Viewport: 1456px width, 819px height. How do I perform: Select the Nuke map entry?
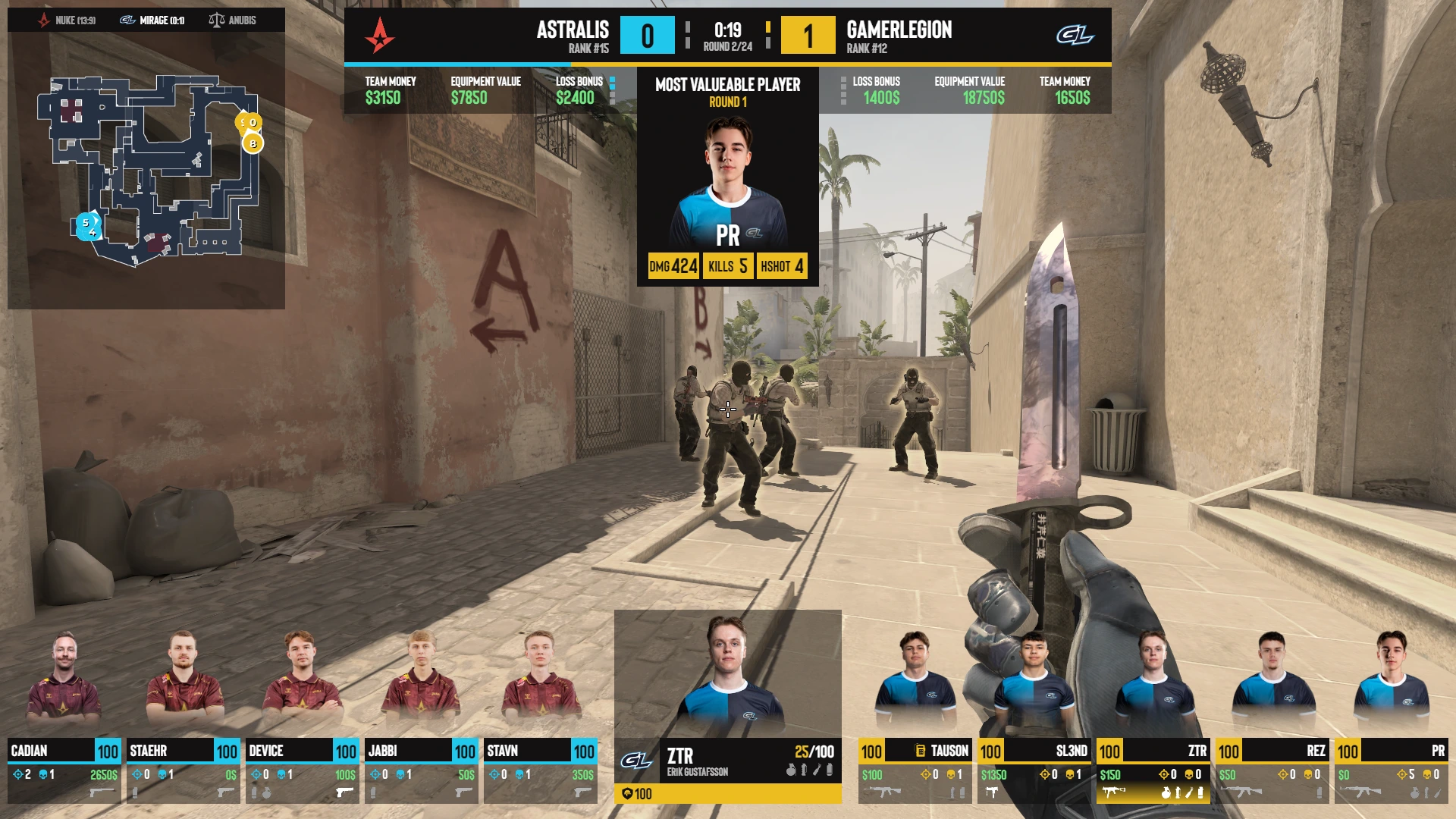click(67, 20)
